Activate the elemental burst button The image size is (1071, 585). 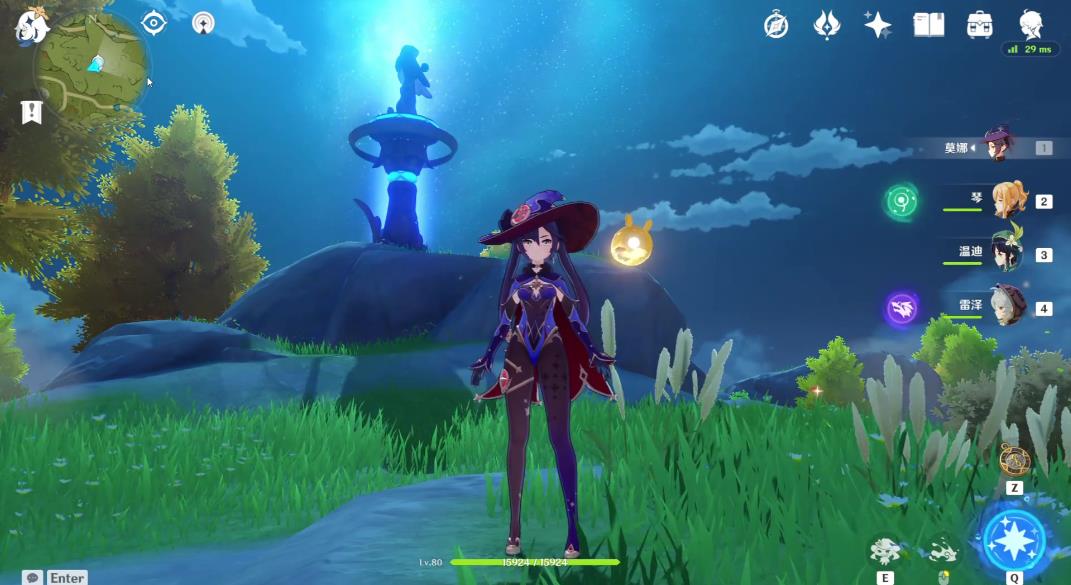[x=1014, y=540]
